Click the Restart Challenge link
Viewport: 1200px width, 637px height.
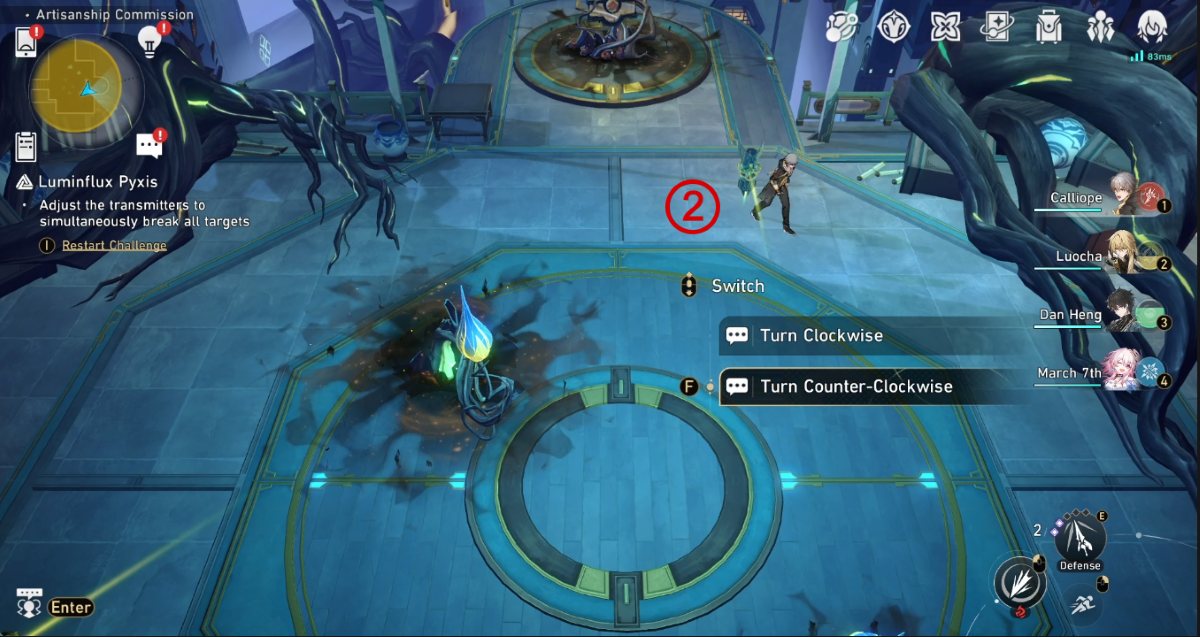point(114,246)
